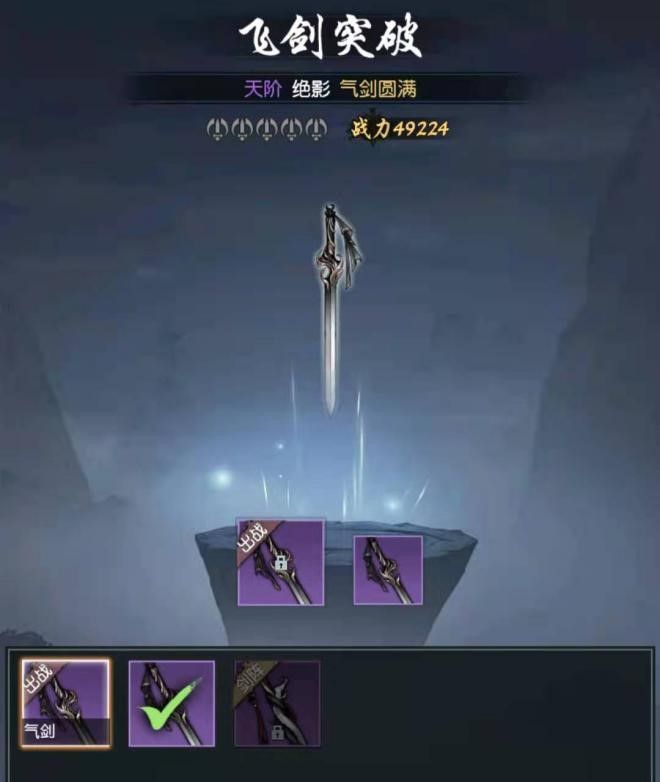Select the sword slot labeled 气剑
The width and height of the screenshot is (660, 782).
coord(66,702)
